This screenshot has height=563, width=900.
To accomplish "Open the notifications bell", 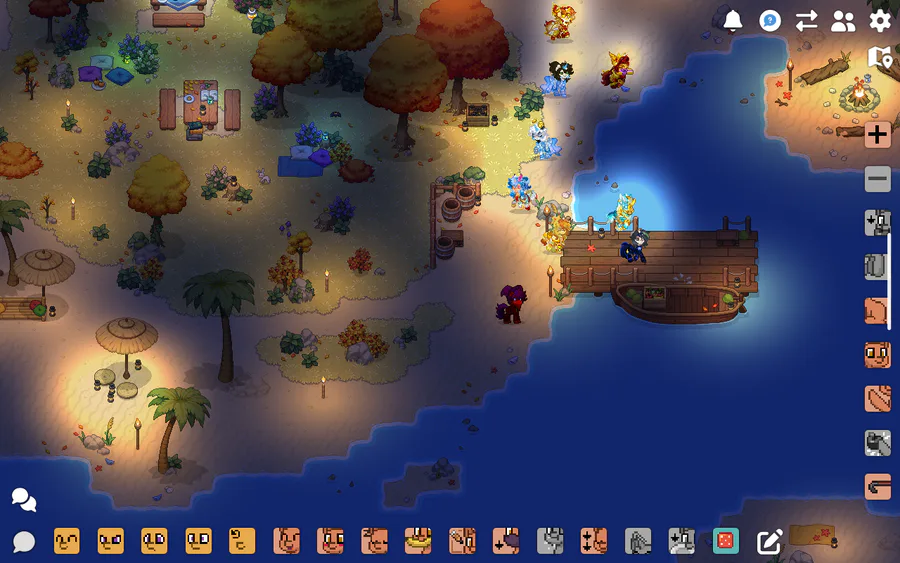I will (733, 21).
